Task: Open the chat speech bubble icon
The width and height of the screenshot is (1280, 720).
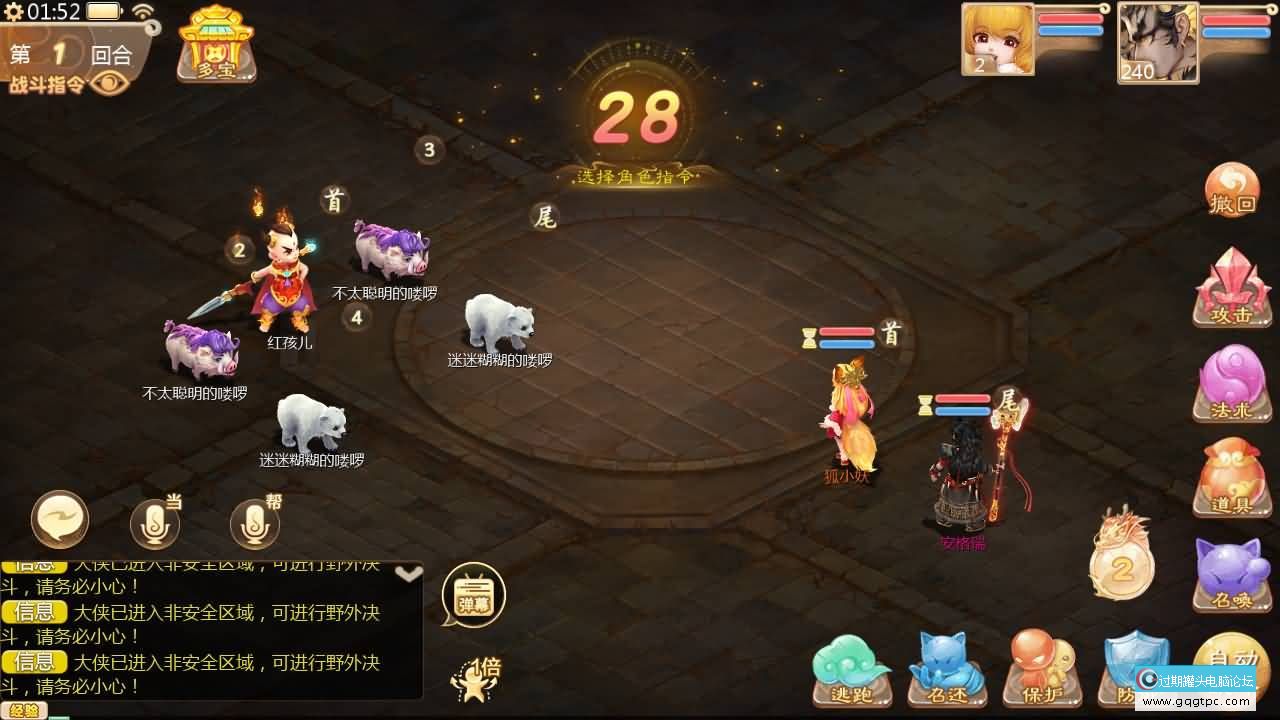Action: [60, 518]
